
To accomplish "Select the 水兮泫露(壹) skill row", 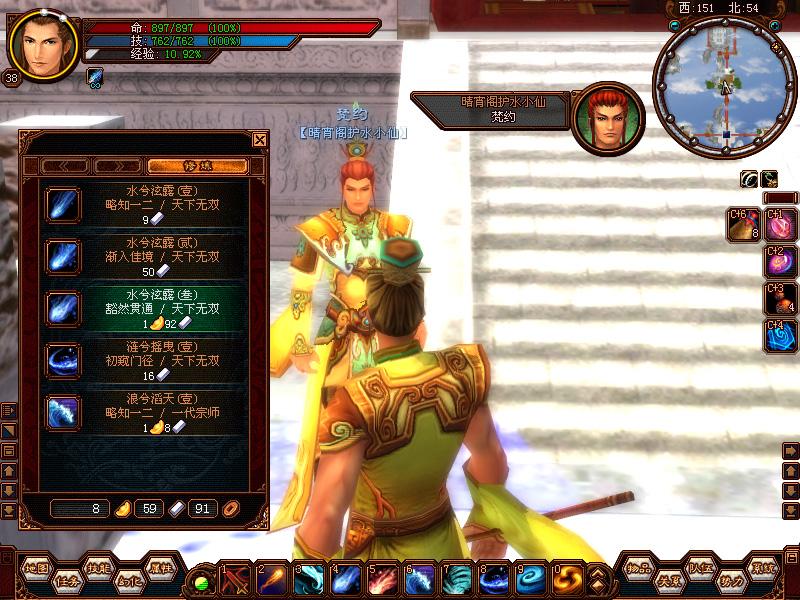I will click(x=145, y=204).
